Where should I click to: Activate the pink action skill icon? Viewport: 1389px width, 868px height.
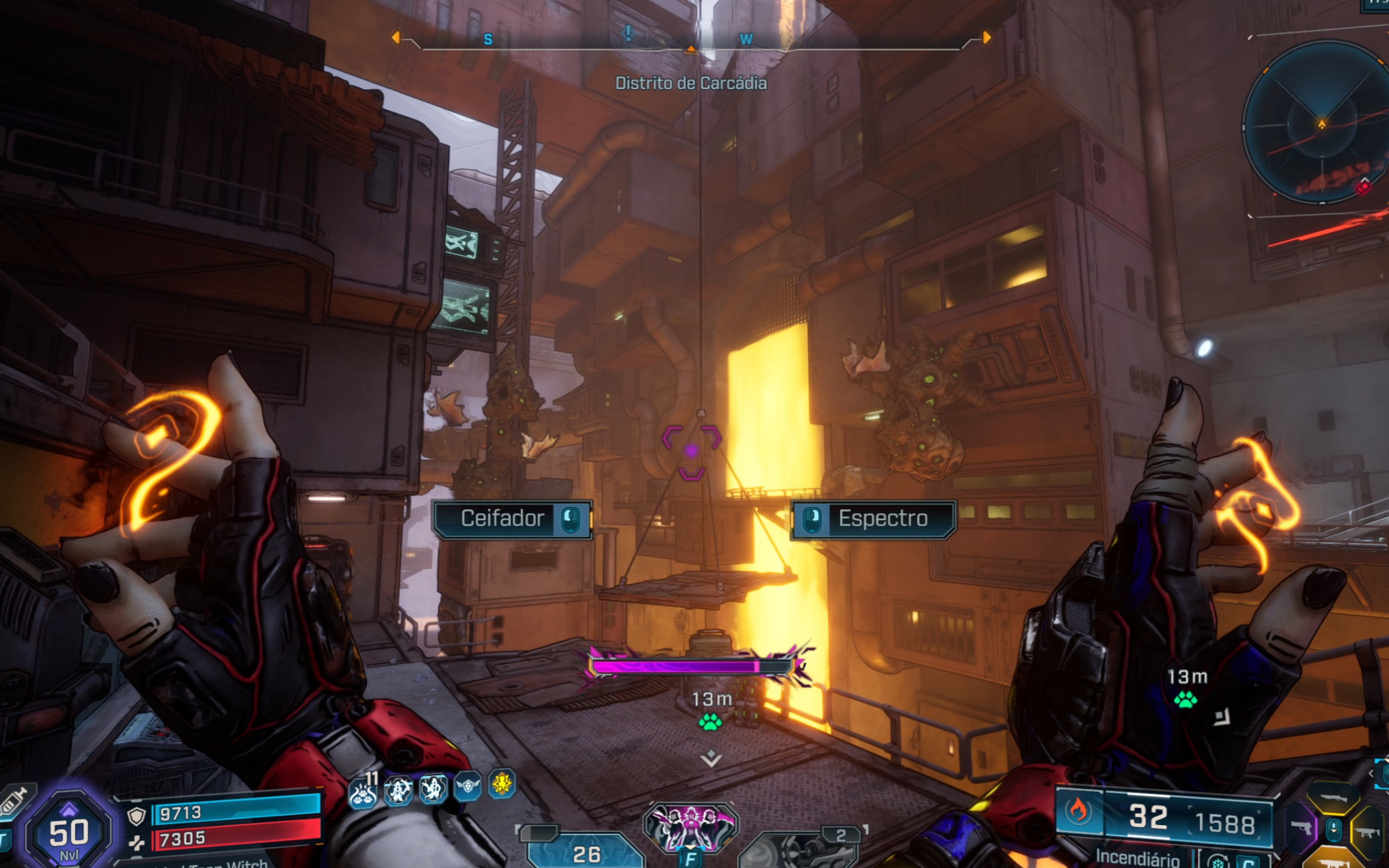(691, 826)
